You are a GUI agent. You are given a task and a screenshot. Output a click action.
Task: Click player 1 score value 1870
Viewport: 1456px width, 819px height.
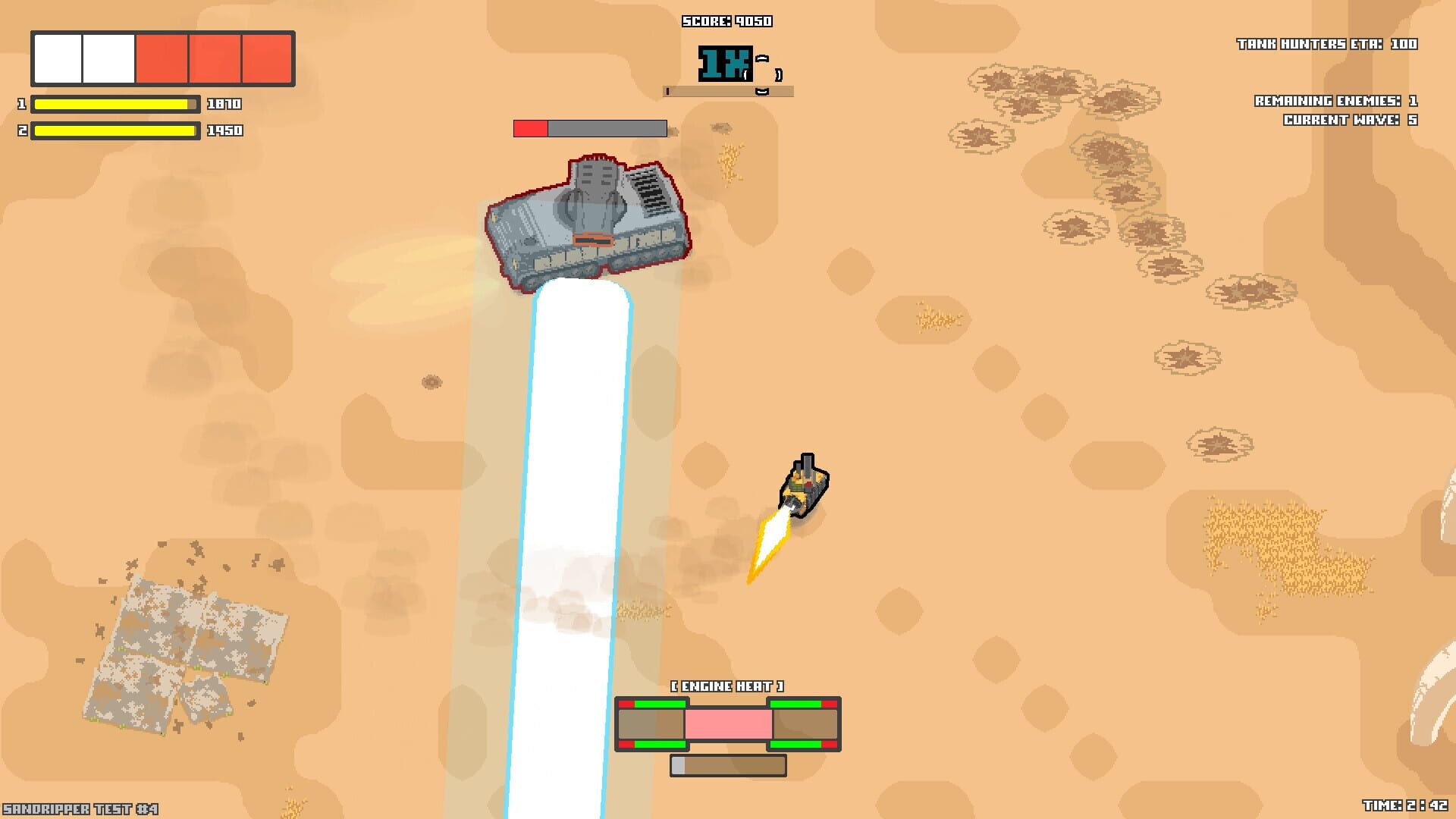[224, 105]
